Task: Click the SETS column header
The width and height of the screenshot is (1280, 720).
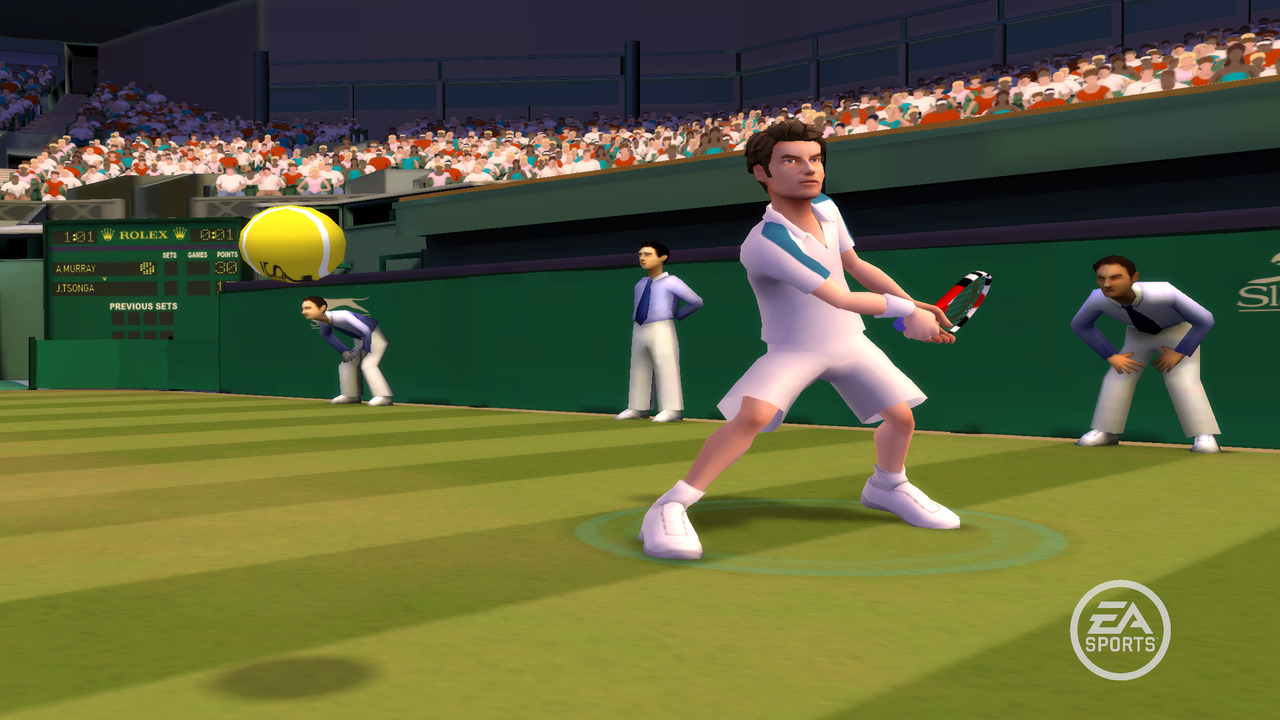Action: 169,253
